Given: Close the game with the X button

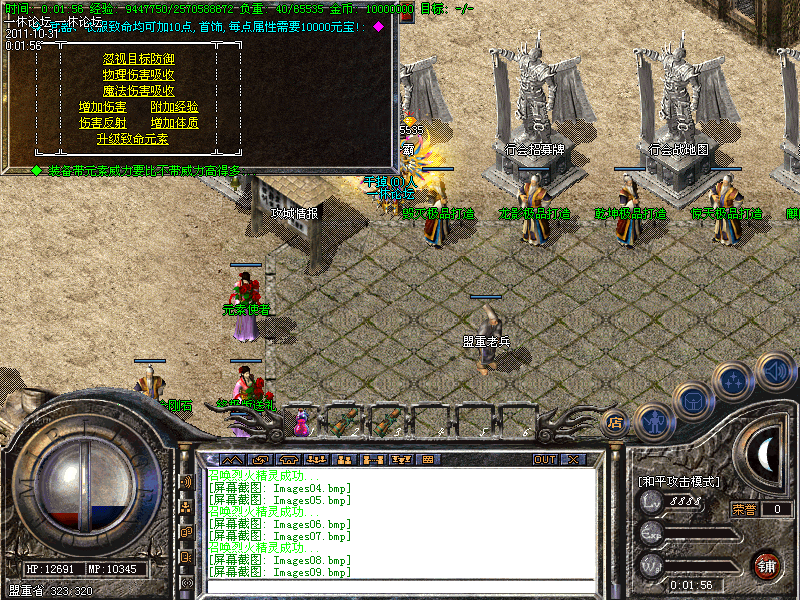Looking at the screenshot, I should [x=572, y=459].
